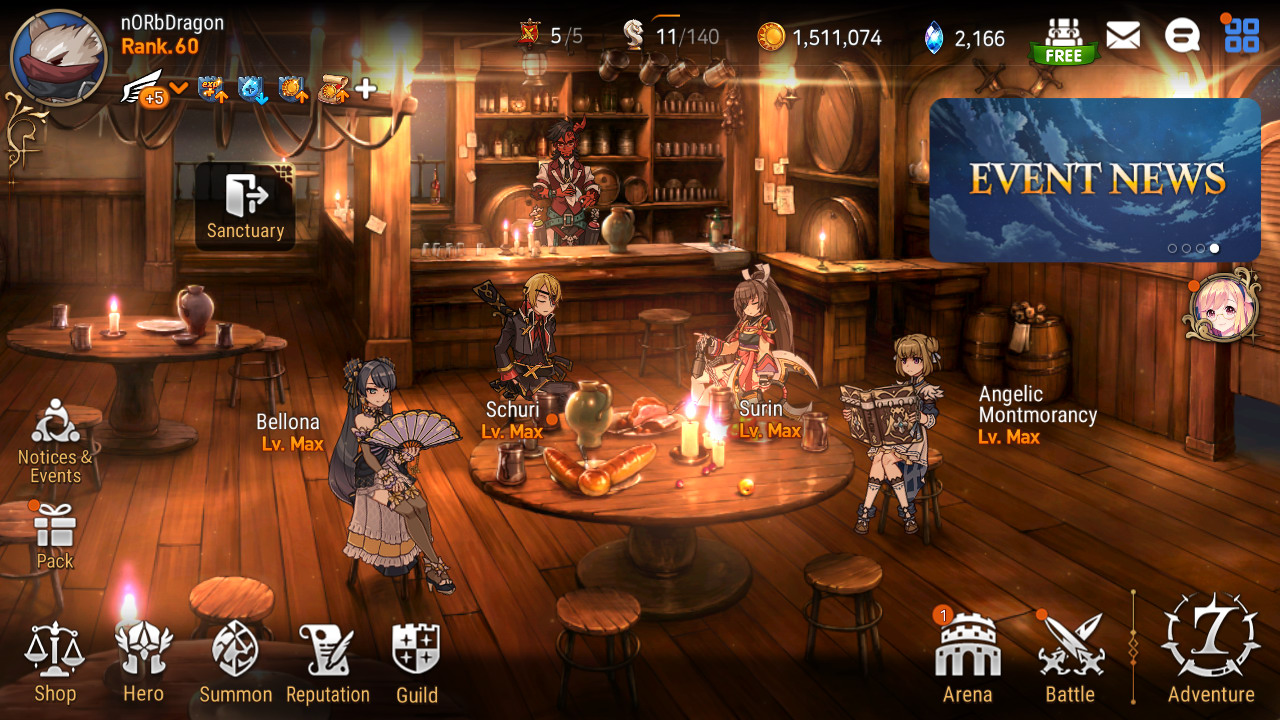The image size is (1280, 720).
Task: Add a buff with the plus icon
Action: 366,89
